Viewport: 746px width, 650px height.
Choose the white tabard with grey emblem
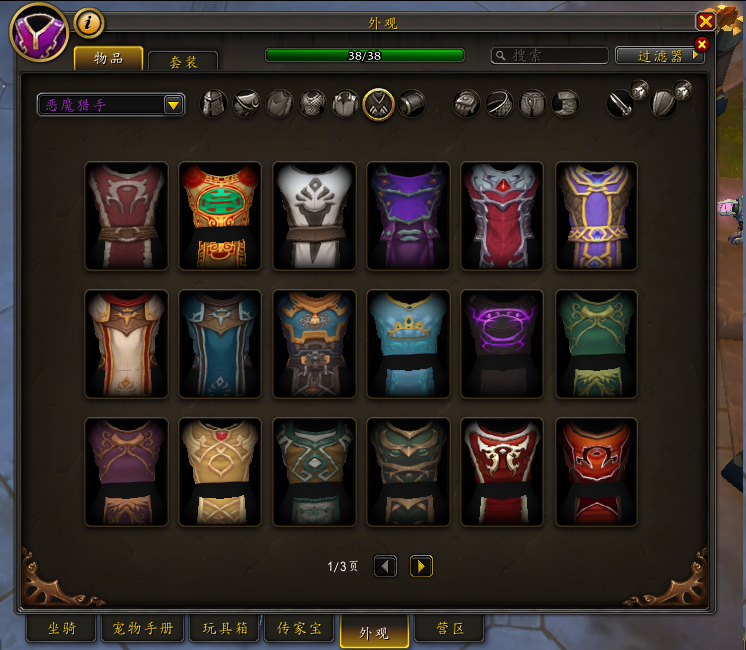pyautogui.click(x=314, y=216)
